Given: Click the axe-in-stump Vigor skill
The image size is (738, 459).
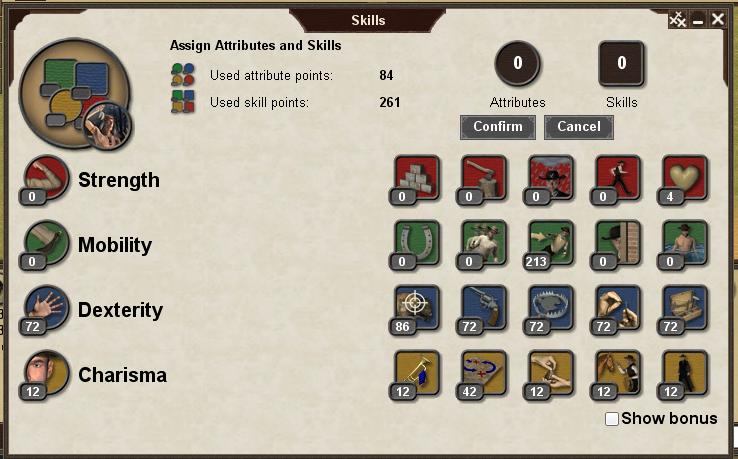Looking at the screenshot, I should [484, 178].
